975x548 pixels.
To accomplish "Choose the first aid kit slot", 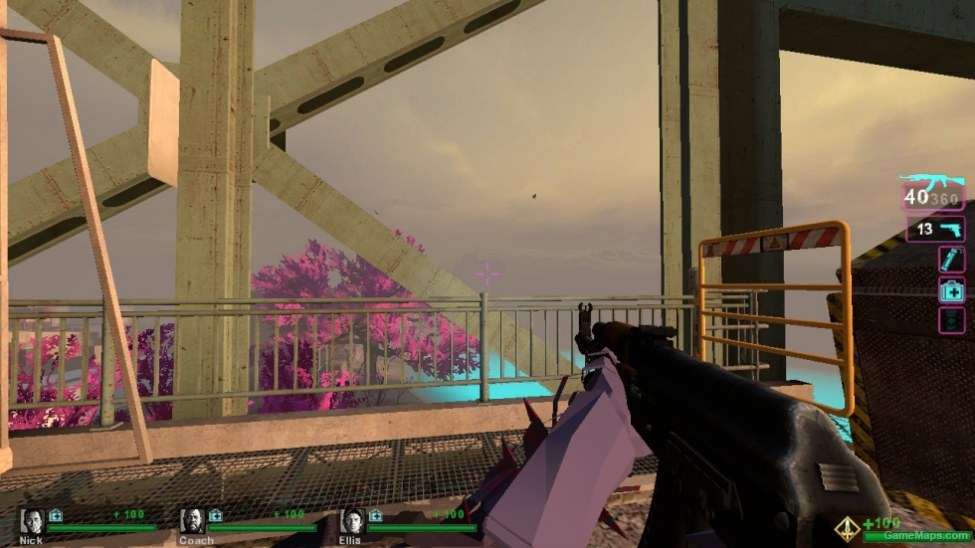I will (x=951, y=290).
